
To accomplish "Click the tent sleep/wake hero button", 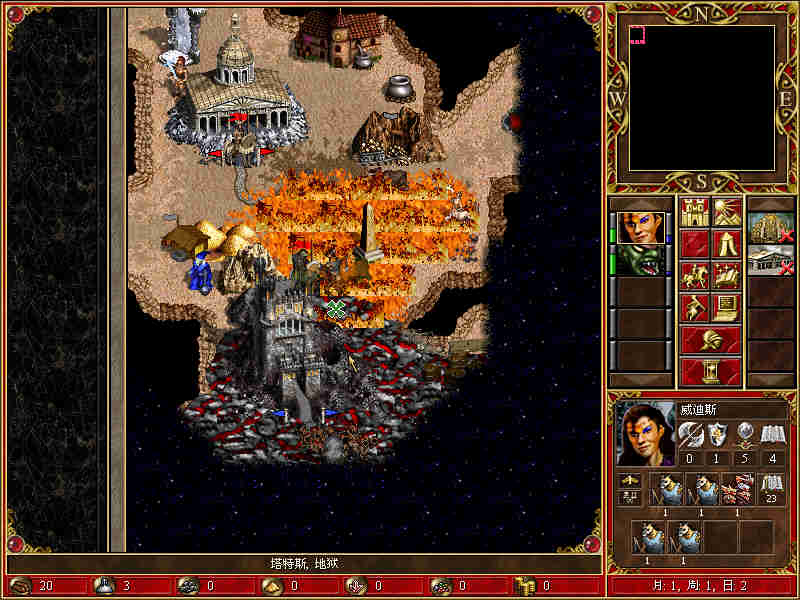I will (x=726, y=243).
